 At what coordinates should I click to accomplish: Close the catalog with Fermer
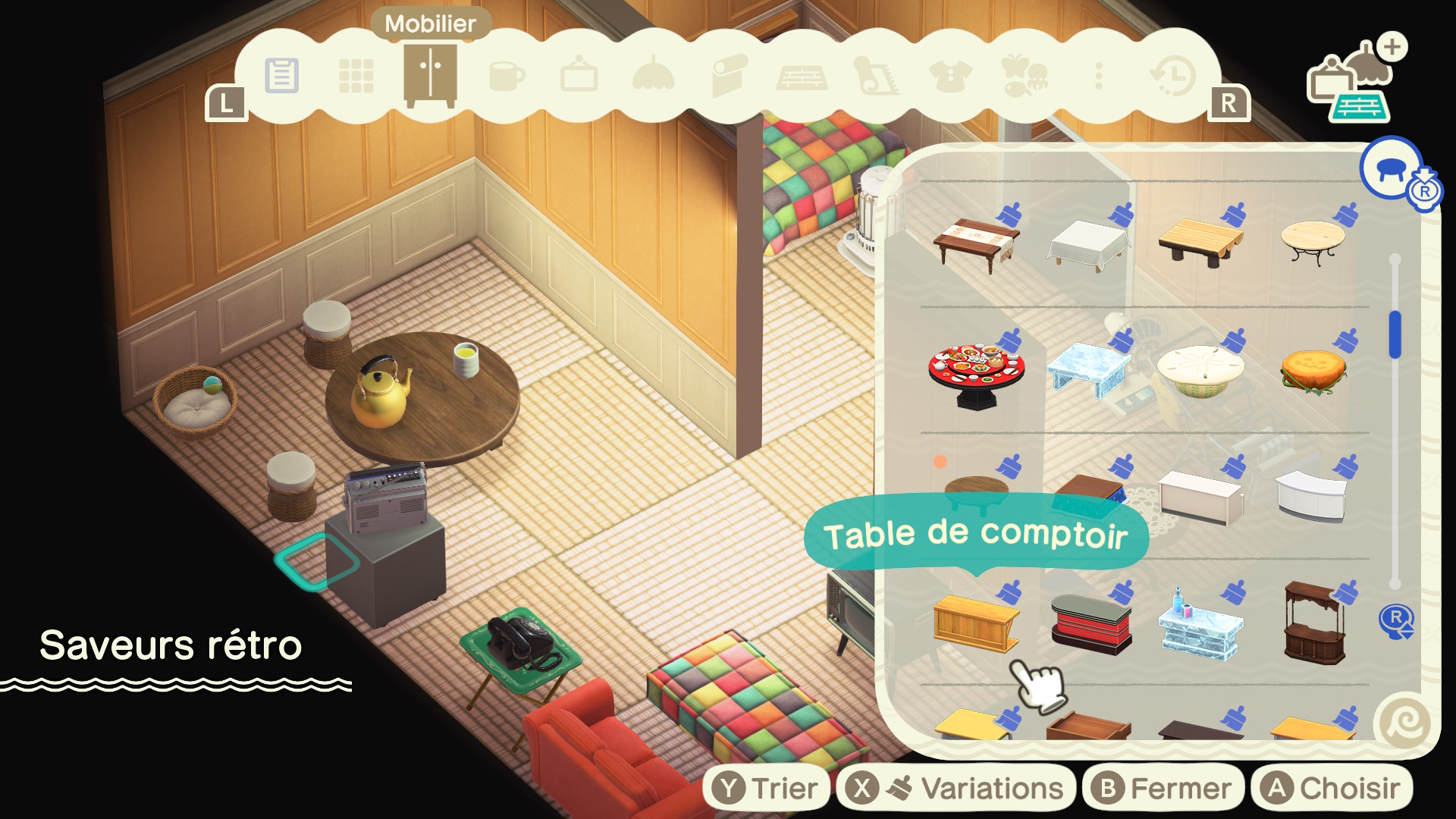pos(1163,789)
